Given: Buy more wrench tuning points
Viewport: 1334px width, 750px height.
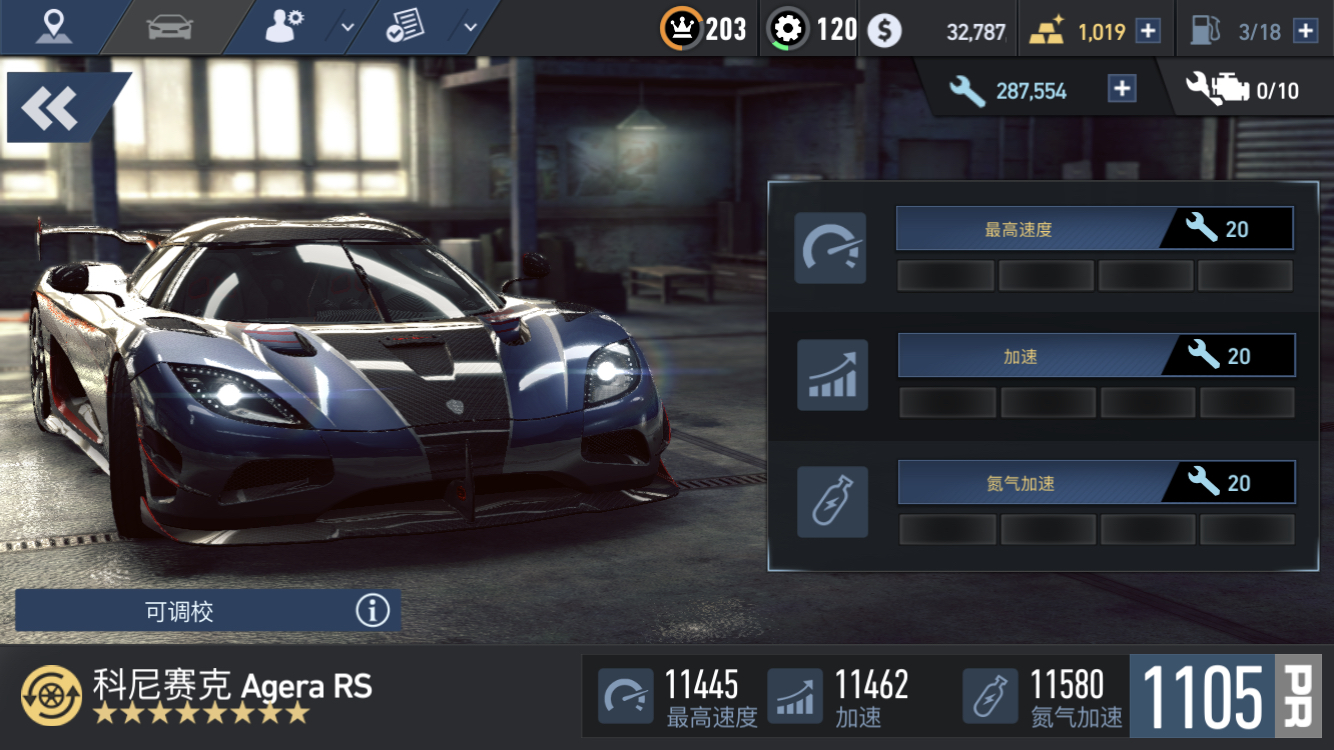Looking at the screenshot, I should tap(1122, 90).
